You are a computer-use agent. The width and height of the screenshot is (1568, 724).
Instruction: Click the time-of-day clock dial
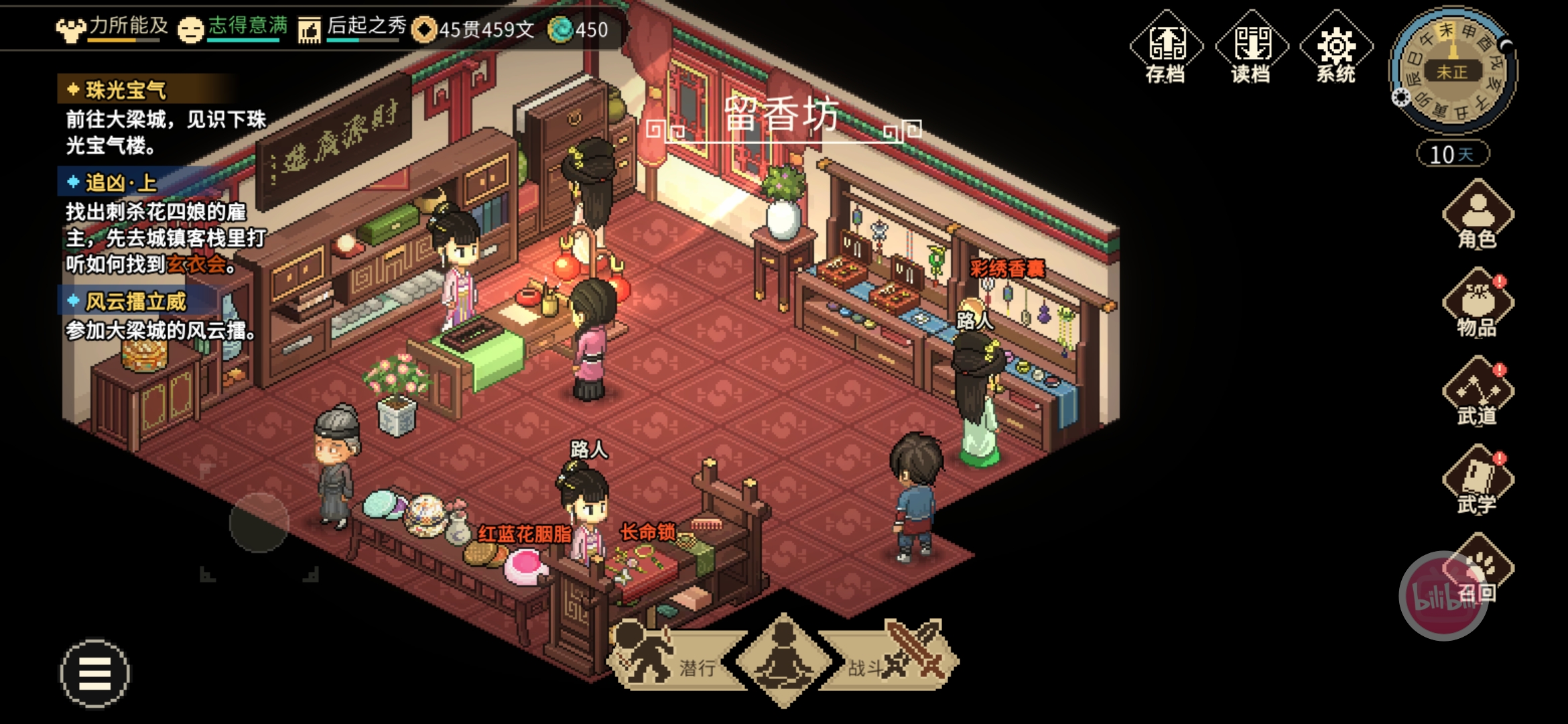point(1453,71)
